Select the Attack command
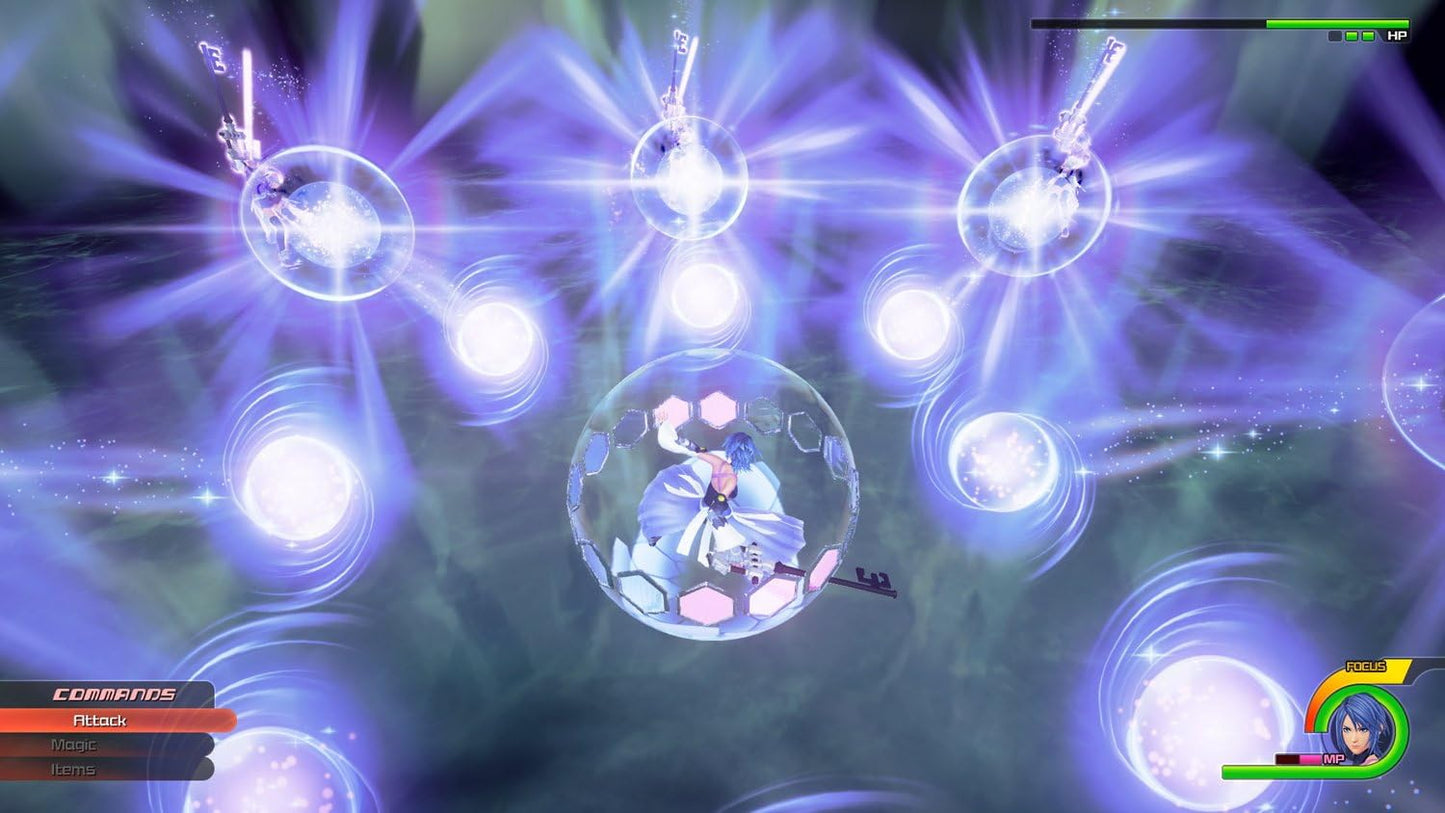1445x813 pixels. point(100,719)
